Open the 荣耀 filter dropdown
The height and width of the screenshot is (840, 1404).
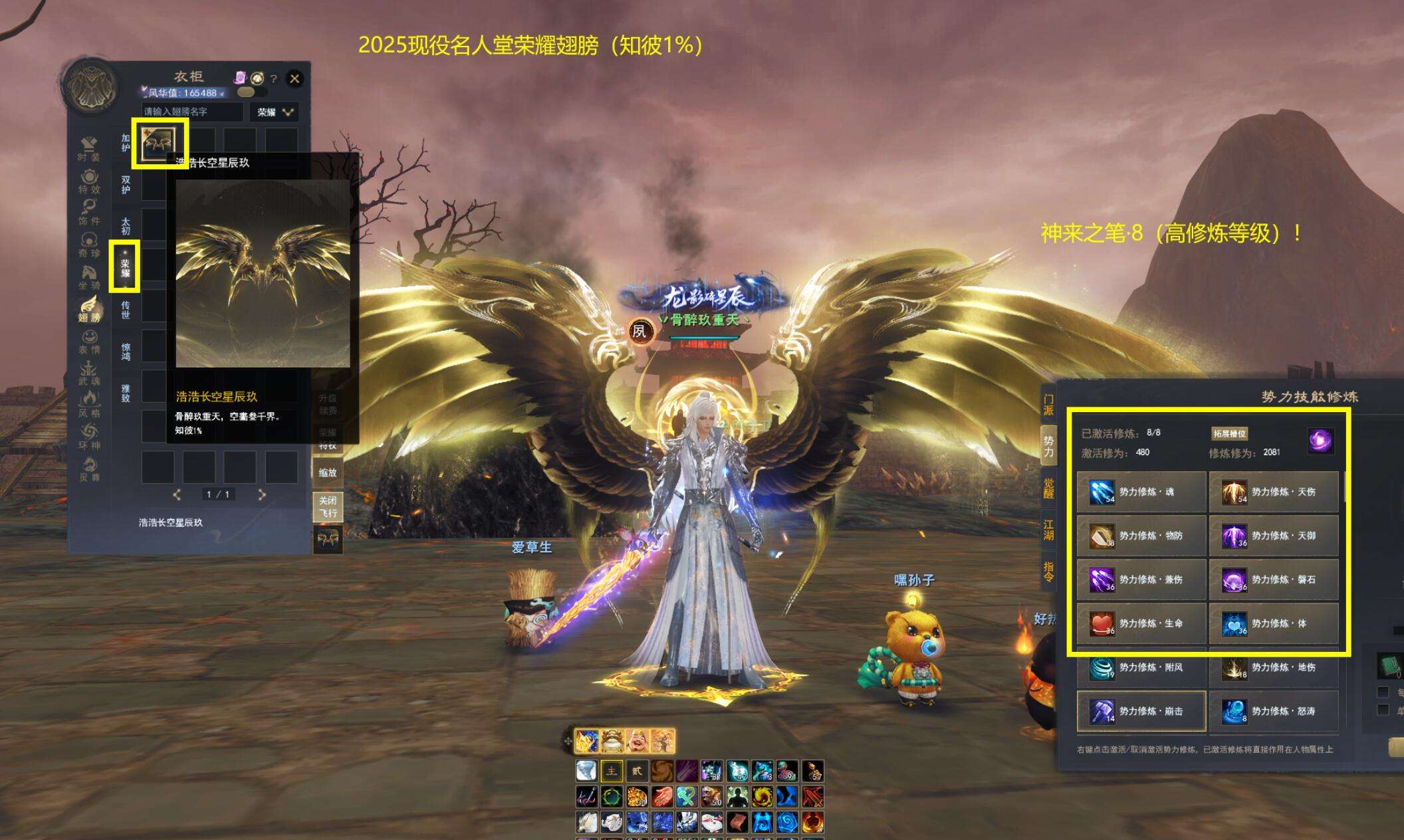tap(275, 112)
